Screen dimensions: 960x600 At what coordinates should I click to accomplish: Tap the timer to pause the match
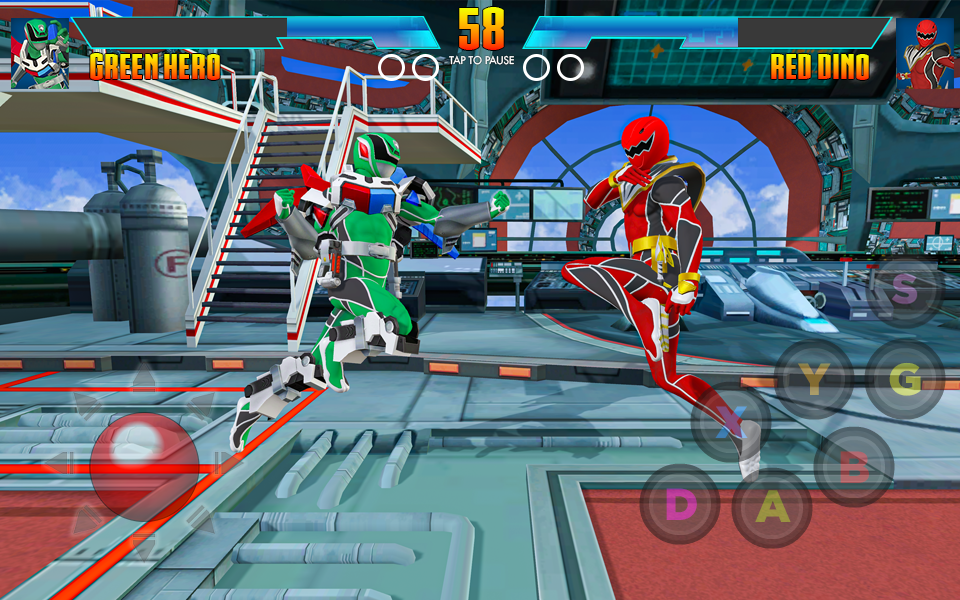click(481, 30)
